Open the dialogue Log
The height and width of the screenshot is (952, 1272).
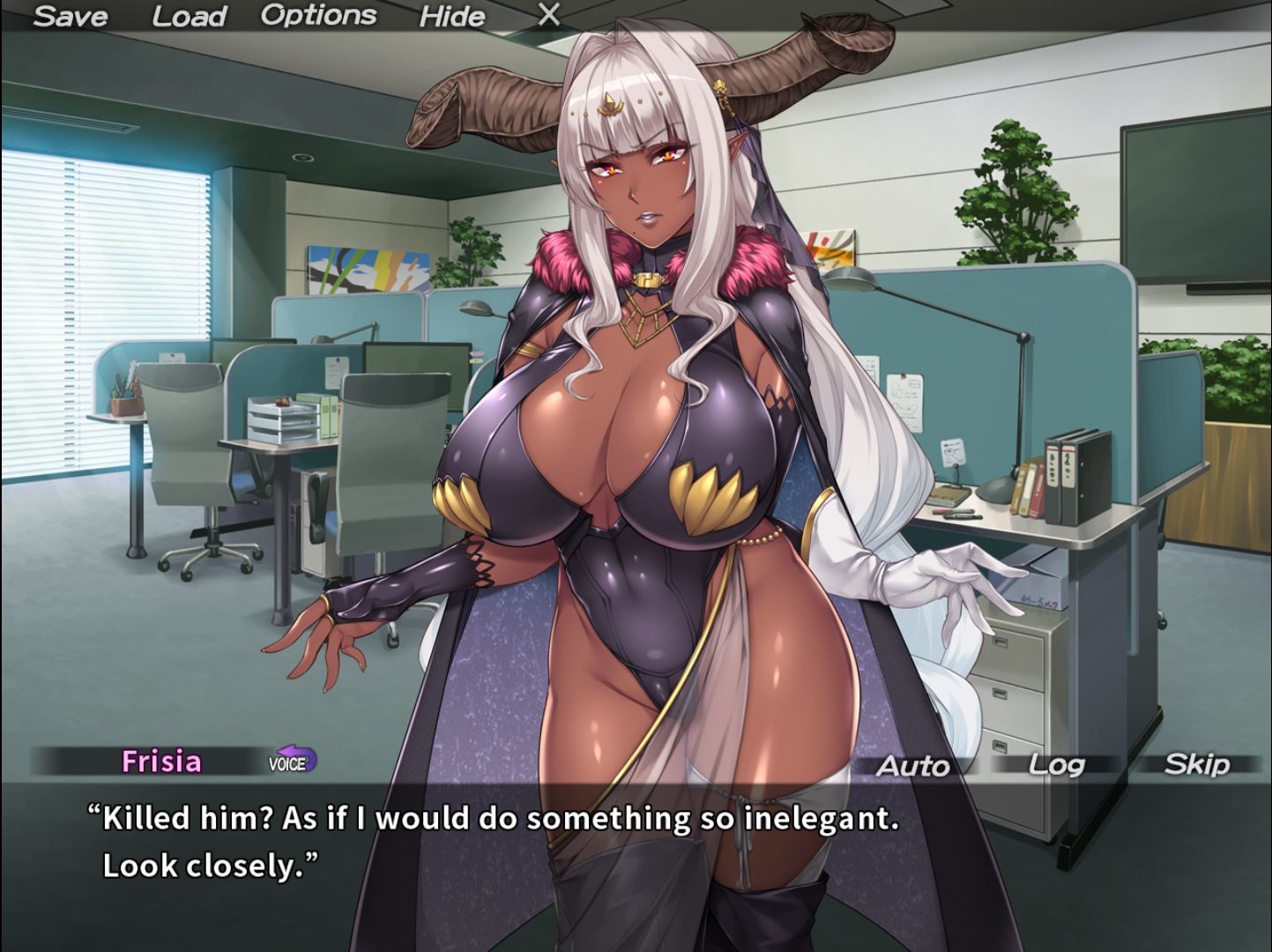pos(1056,764)
